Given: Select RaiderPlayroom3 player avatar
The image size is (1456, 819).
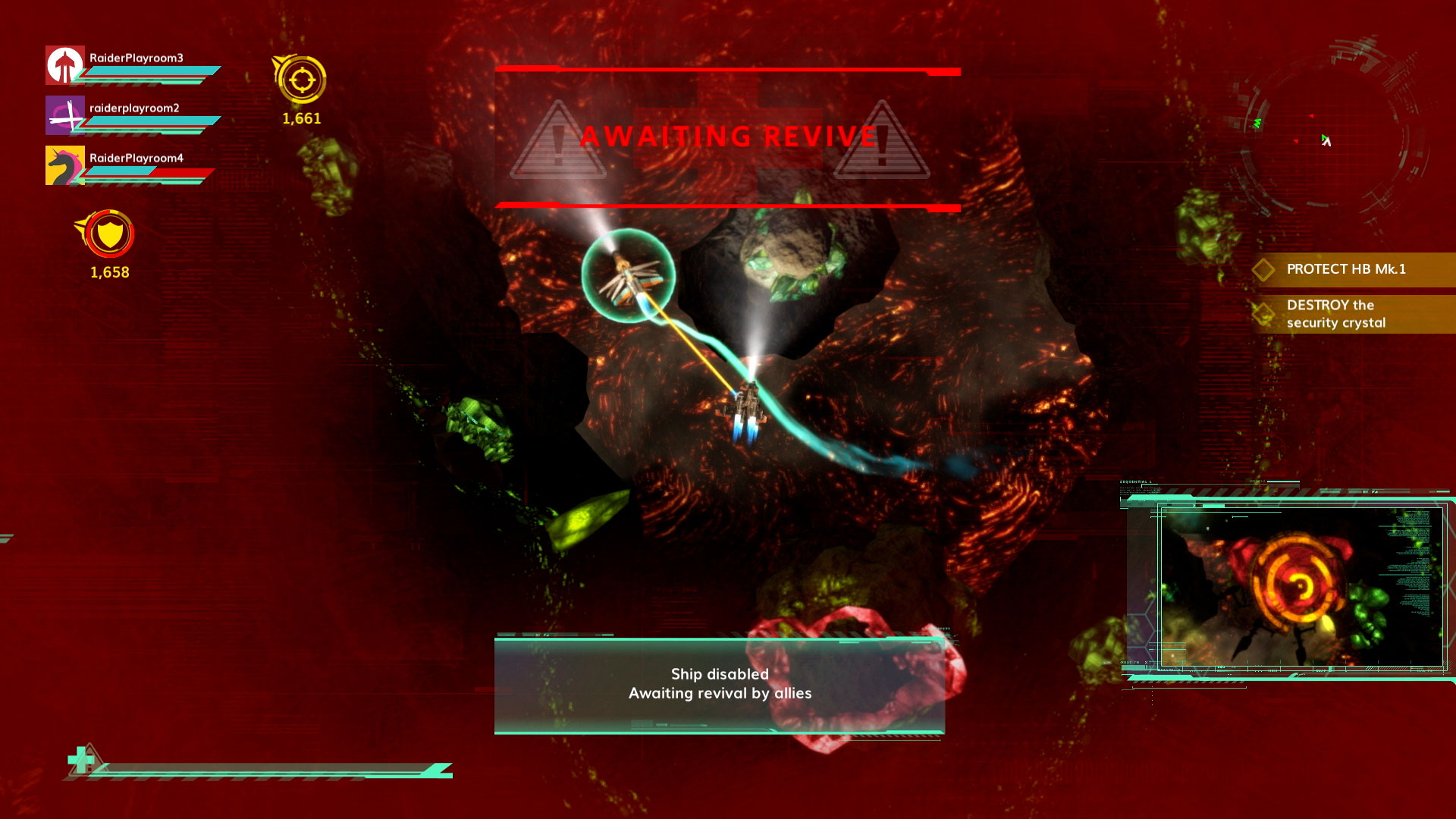Looking at the screenshot, I should [65, 65].
